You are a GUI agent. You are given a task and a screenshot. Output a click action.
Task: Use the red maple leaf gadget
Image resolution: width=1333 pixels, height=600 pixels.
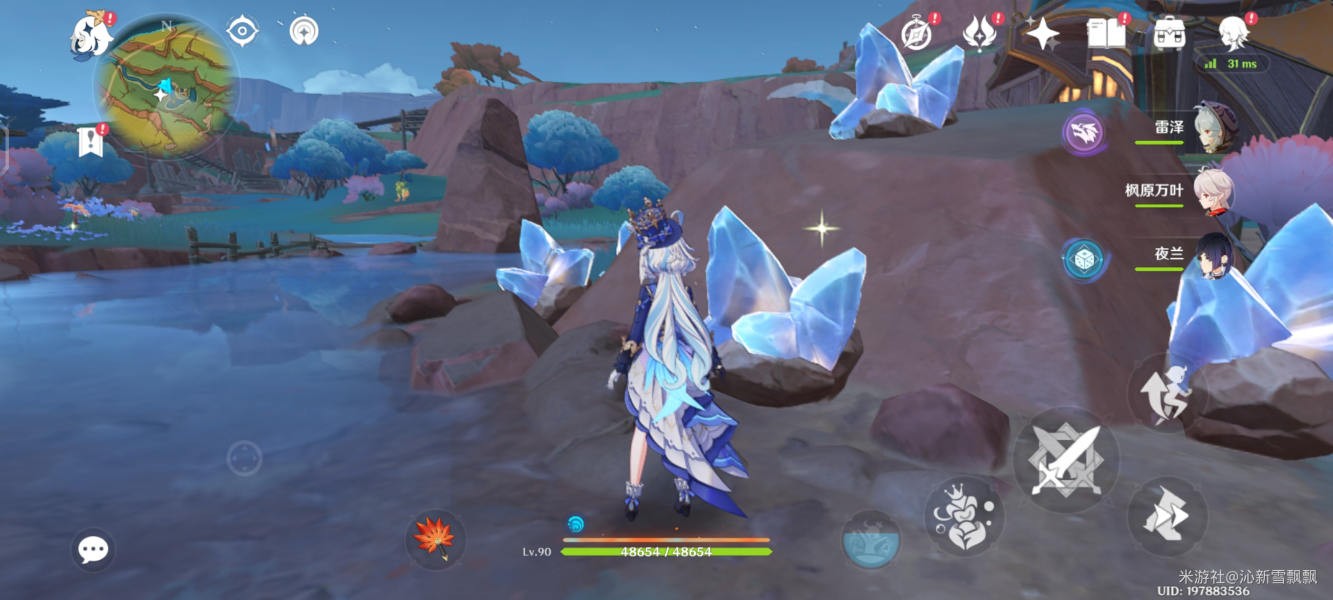[435, 539]
